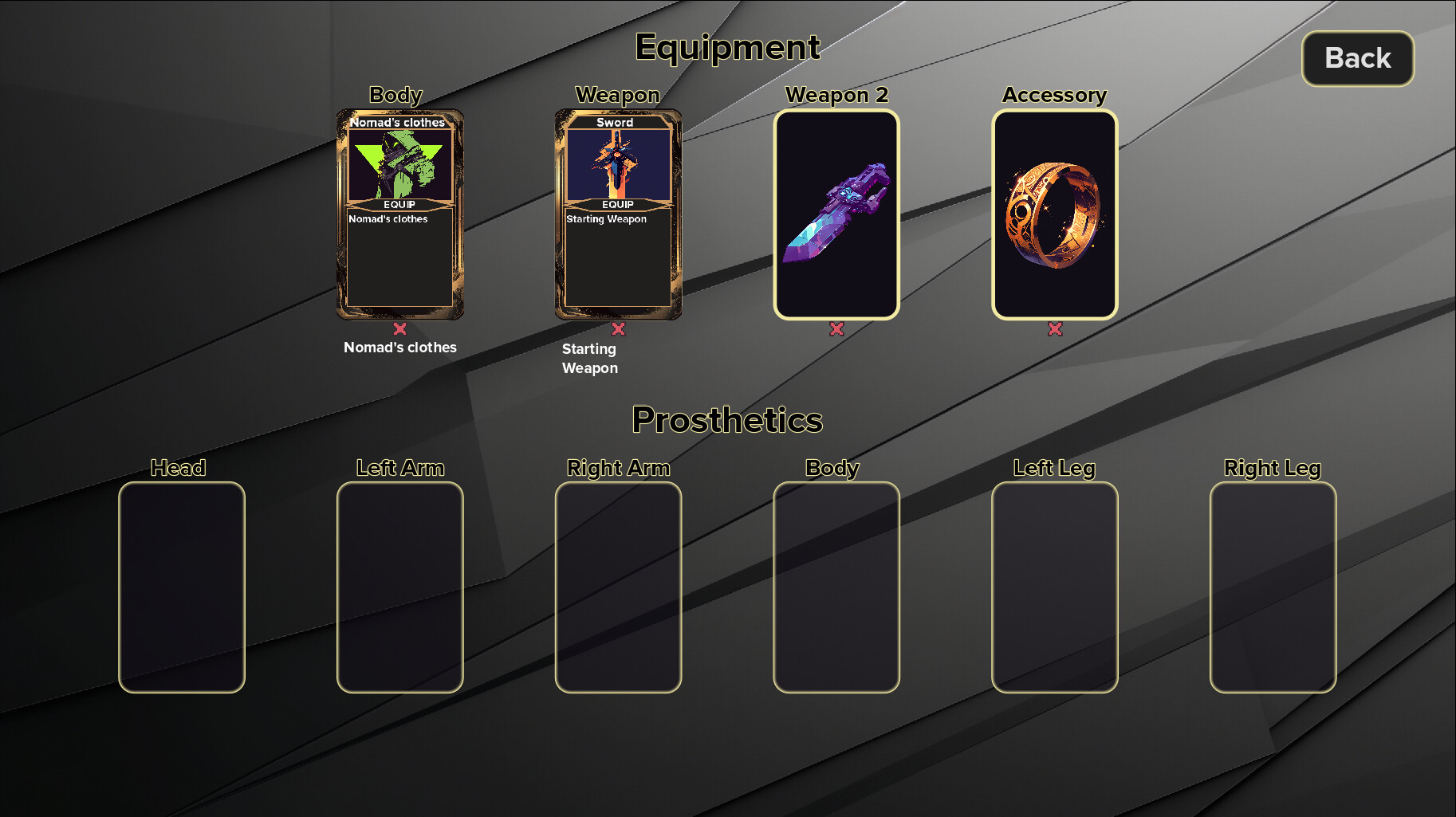Image resolution: width=1456 pixels, height=817 pixels.
Task: Click the red X under Nomad's clothes
Action: [399, 329]
